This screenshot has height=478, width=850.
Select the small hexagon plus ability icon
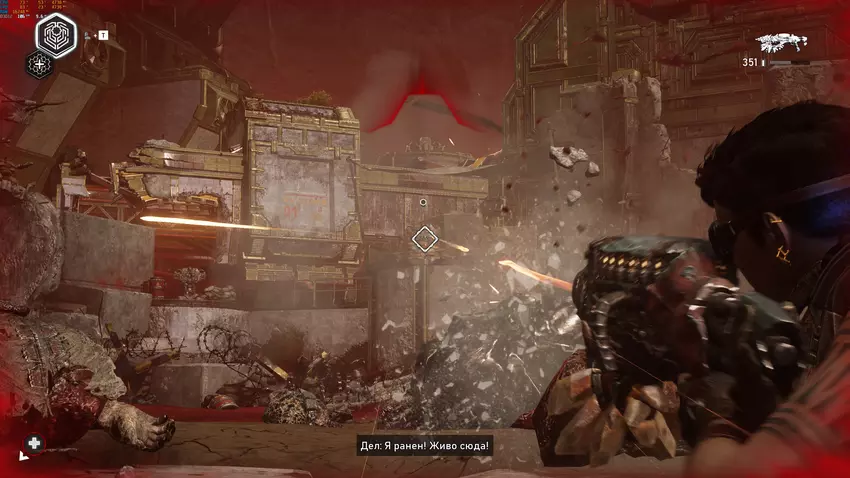tap(40, 65)
